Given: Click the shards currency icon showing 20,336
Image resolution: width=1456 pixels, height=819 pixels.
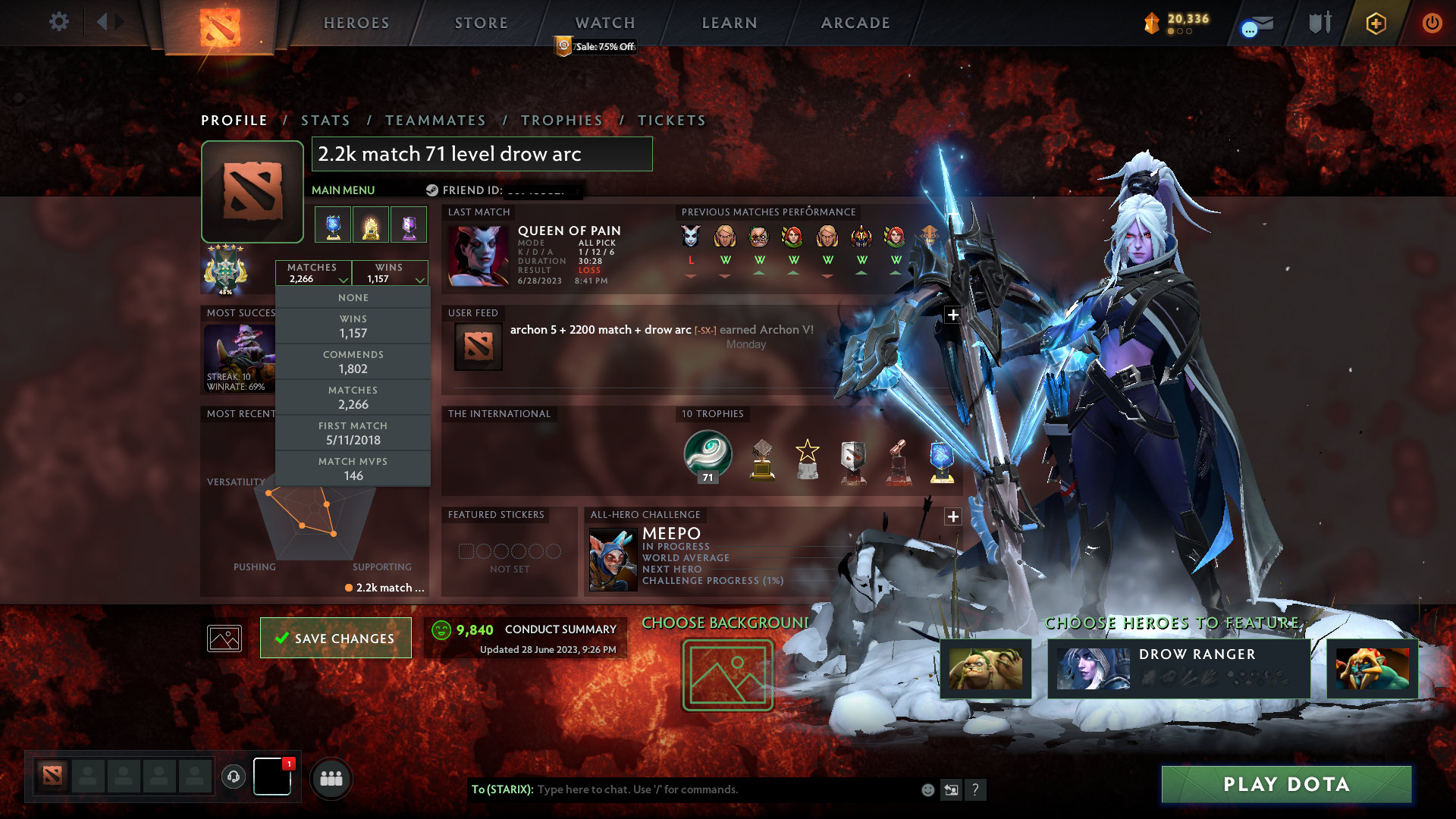Looking at the screenshot, I should (1150, 23).
